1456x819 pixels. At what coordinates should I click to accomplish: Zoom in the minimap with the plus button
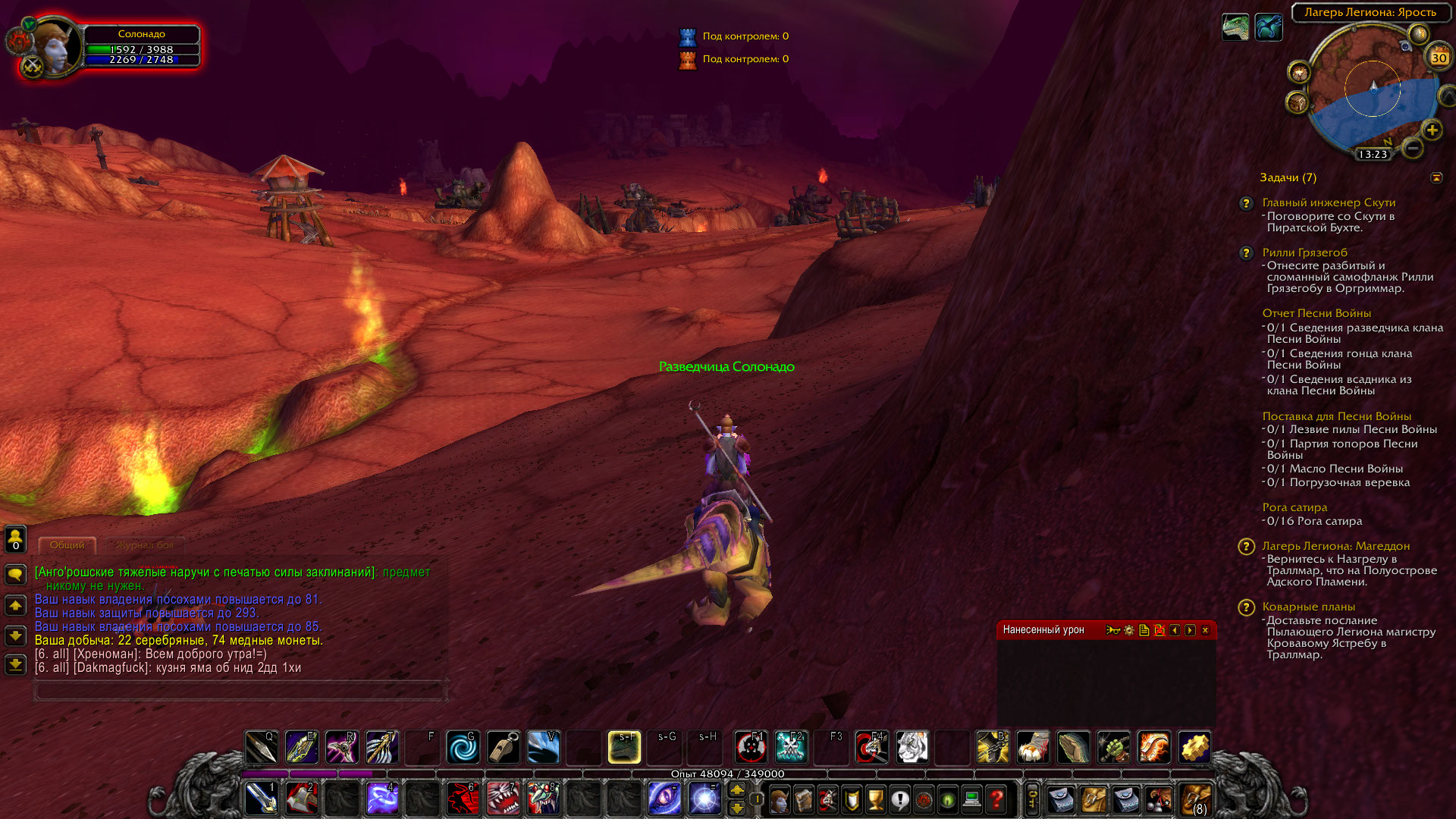click(1432, 130)
